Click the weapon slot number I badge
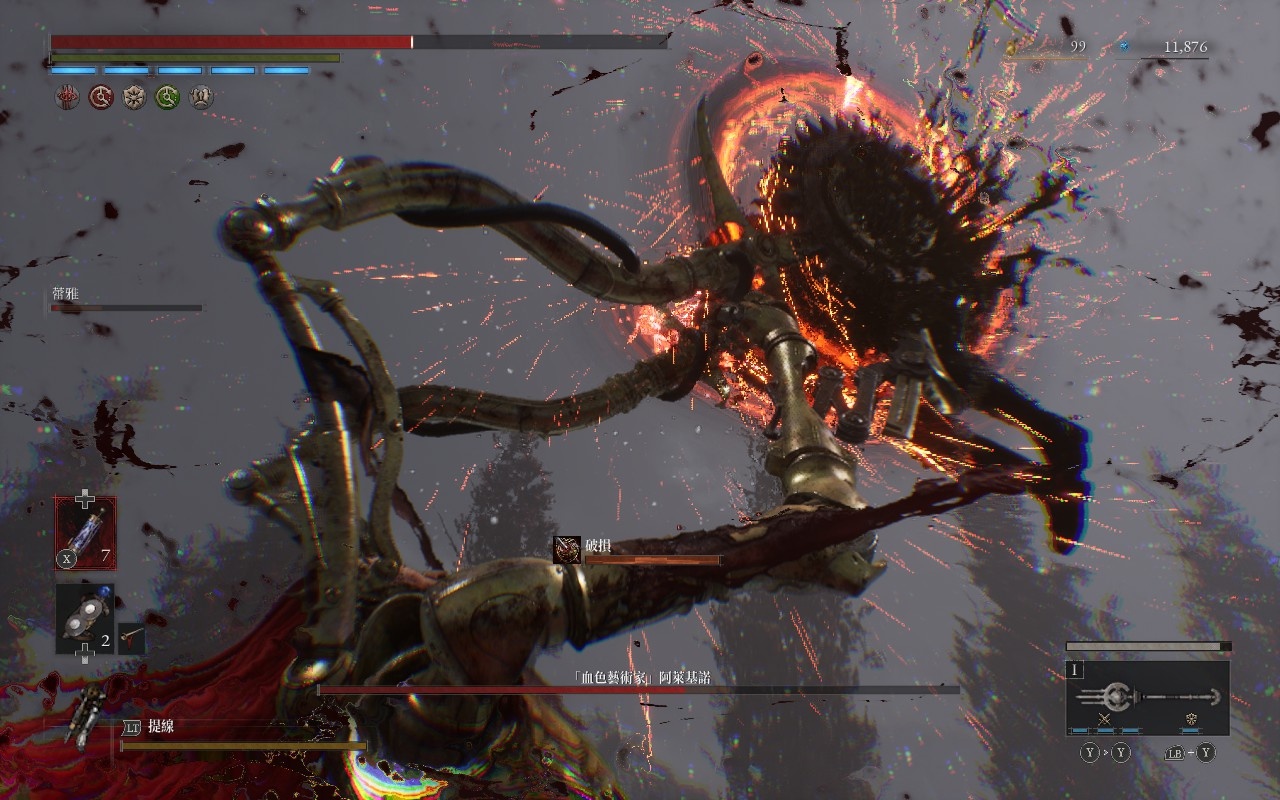1280x800 pixels. coord(1076,670)
